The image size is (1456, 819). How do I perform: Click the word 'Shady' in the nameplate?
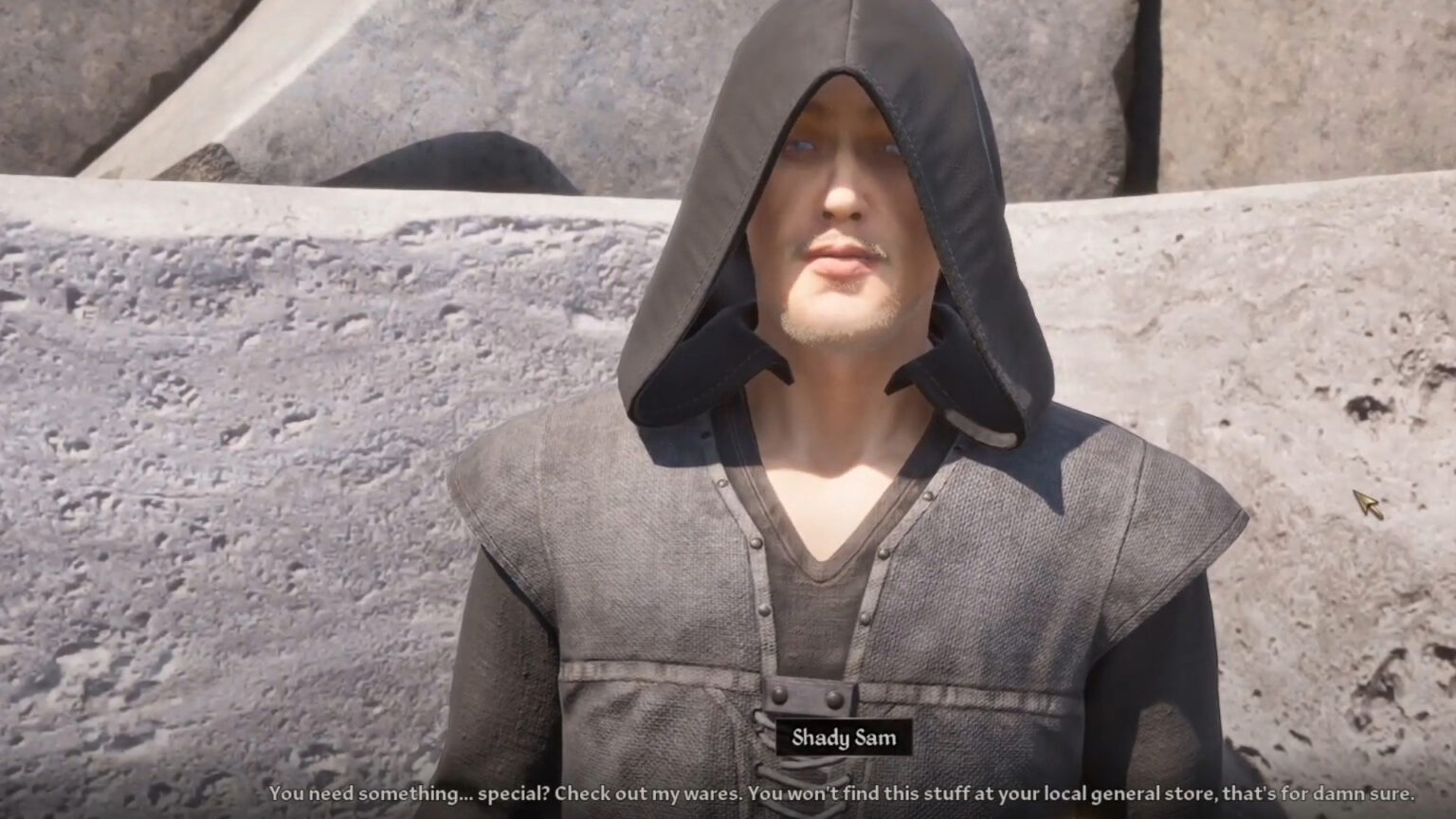(811, 738)
